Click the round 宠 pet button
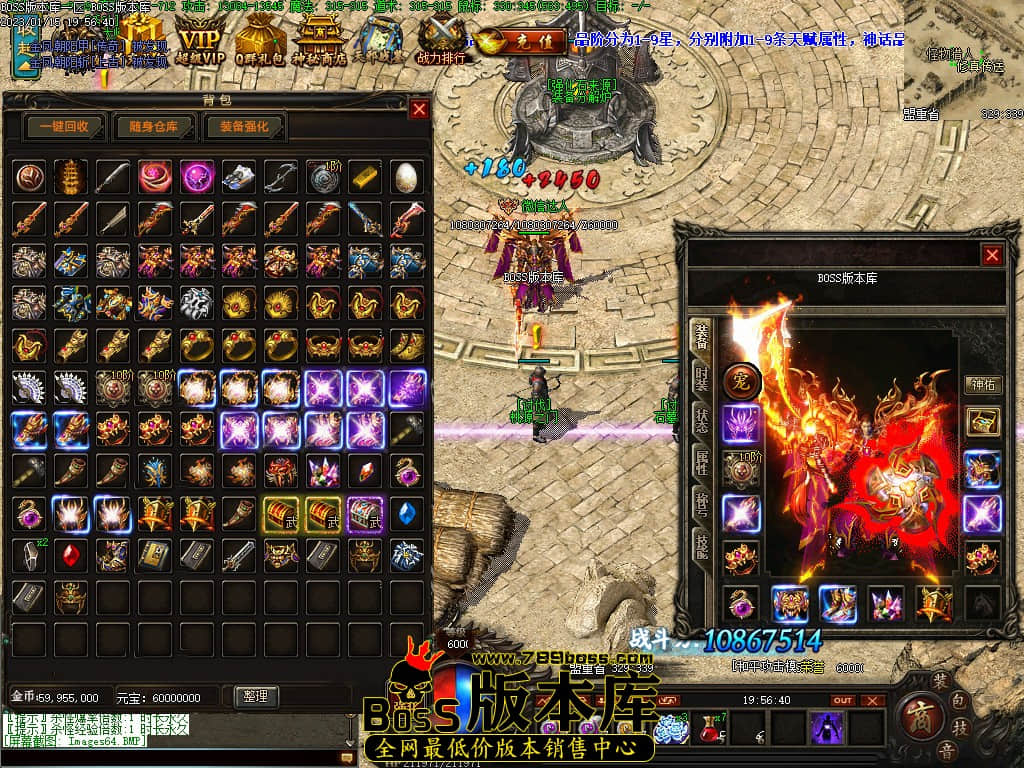The image size is (1024, 768). (x=742, y=381)
